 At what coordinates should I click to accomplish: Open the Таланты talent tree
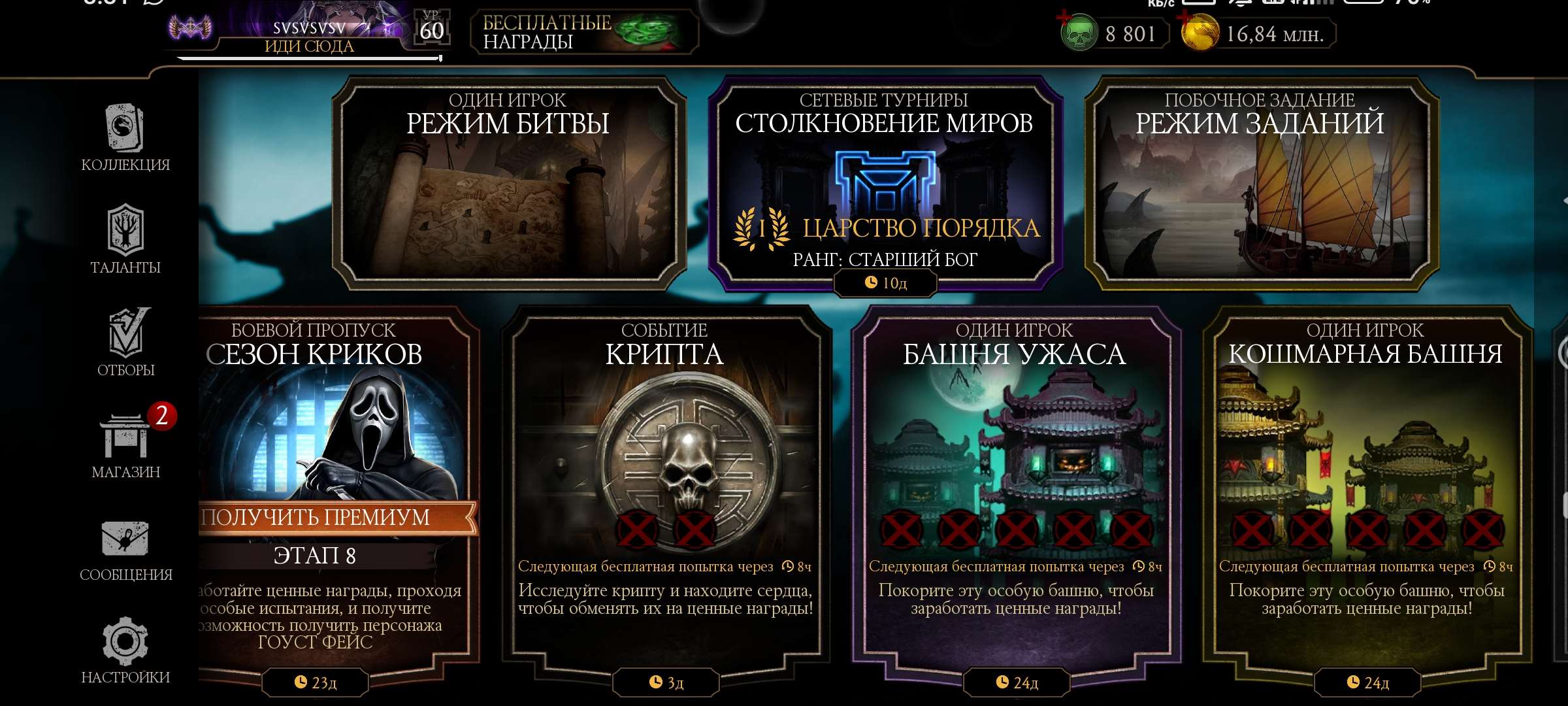(x=125, y=239)
